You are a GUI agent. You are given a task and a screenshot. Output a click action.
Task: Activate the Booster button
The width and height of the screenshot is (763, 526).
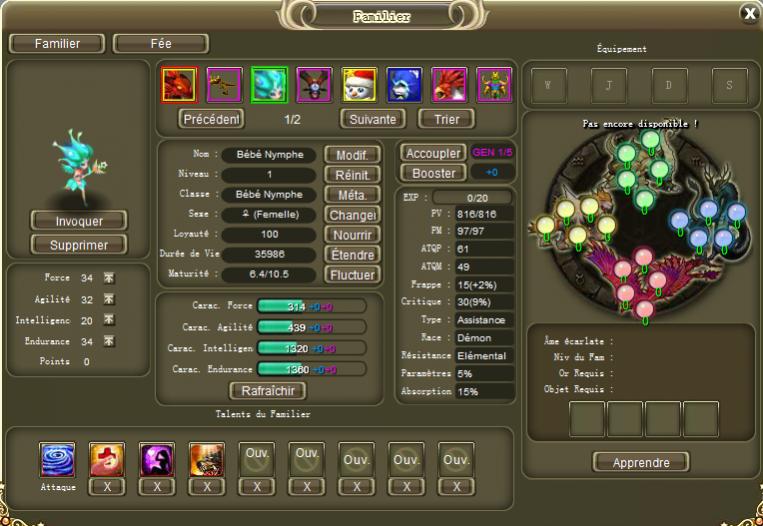[x=433, y=173]
